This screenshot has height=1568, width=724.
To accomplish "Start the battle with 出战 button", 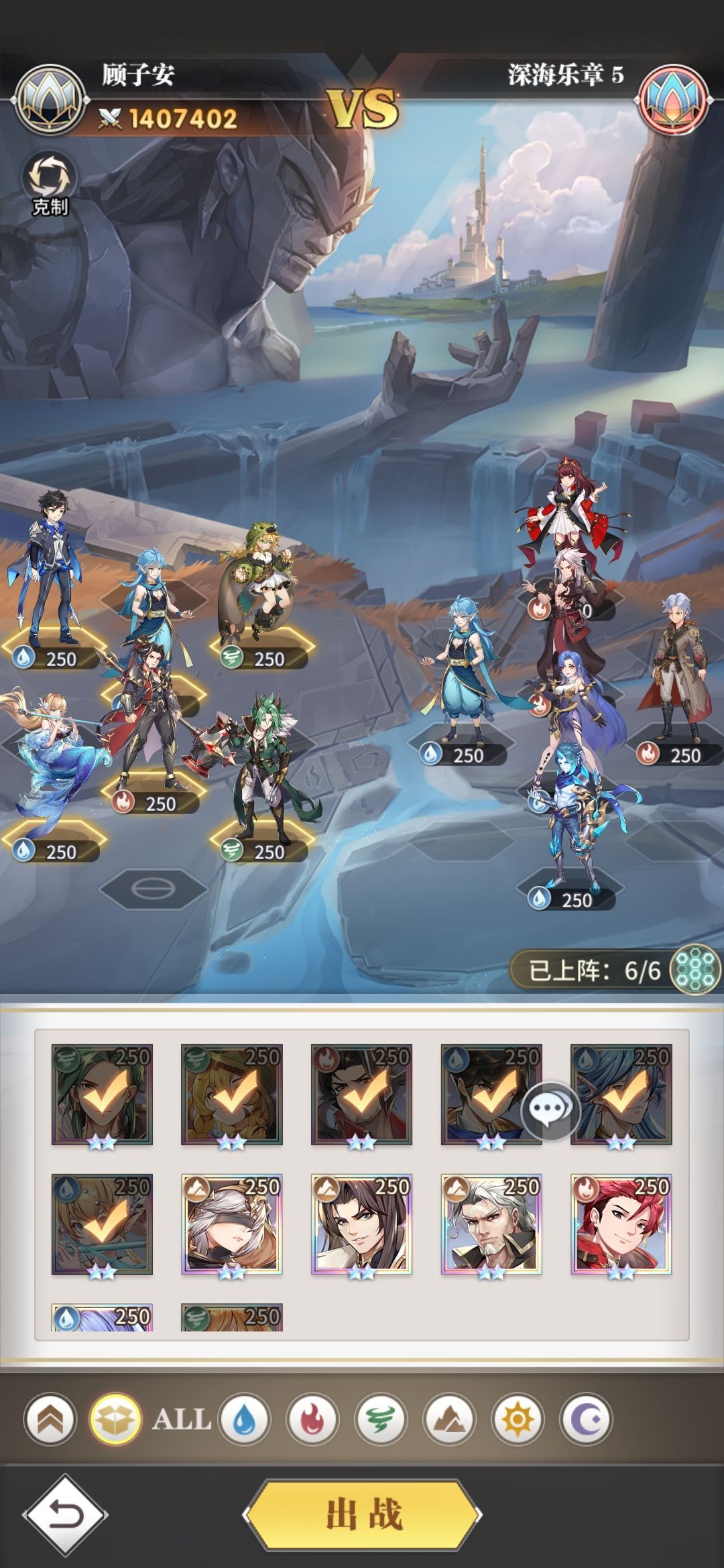I will 362,1514.
